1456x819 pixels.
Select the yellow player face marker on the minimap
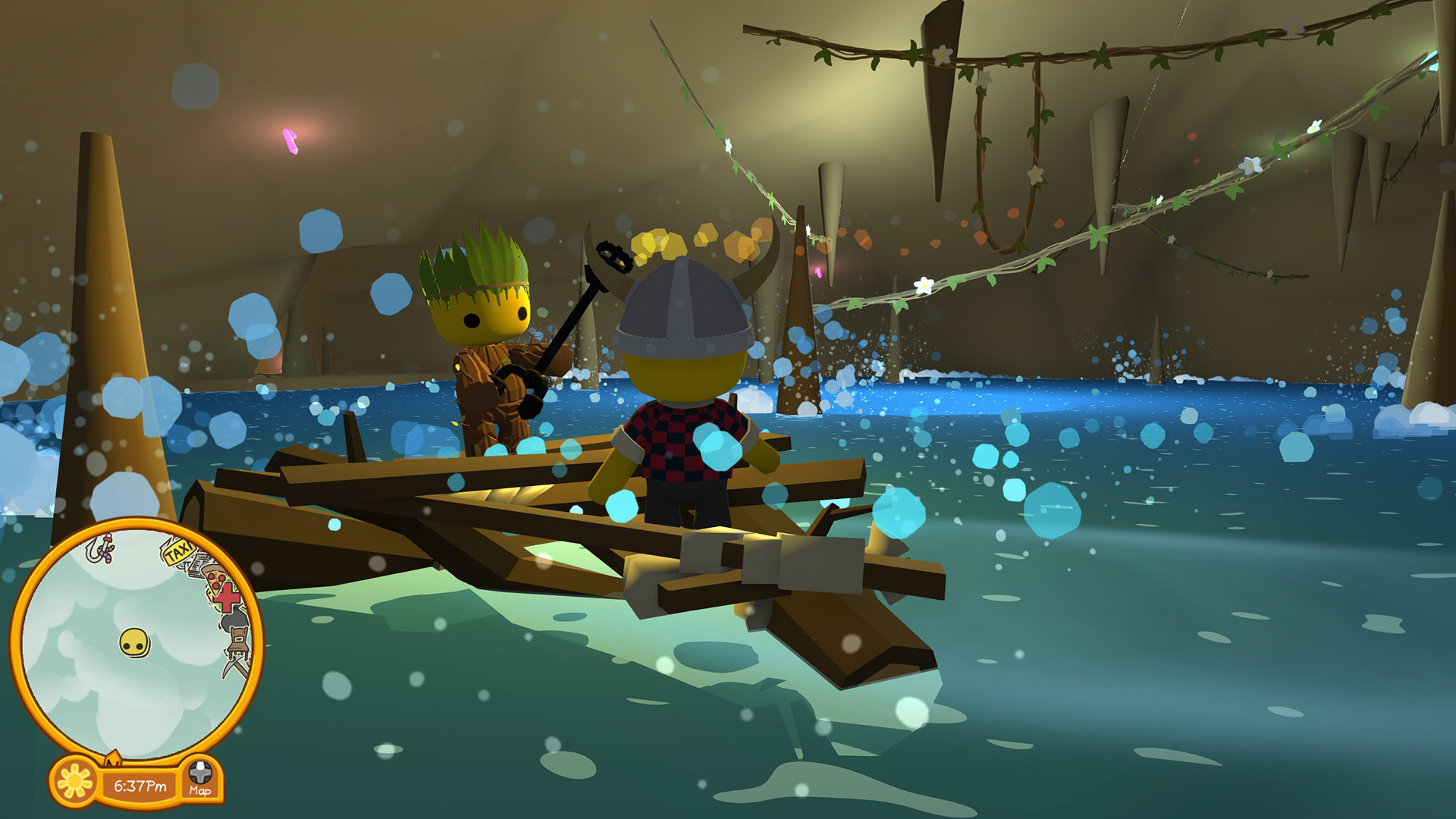point(133,640)
